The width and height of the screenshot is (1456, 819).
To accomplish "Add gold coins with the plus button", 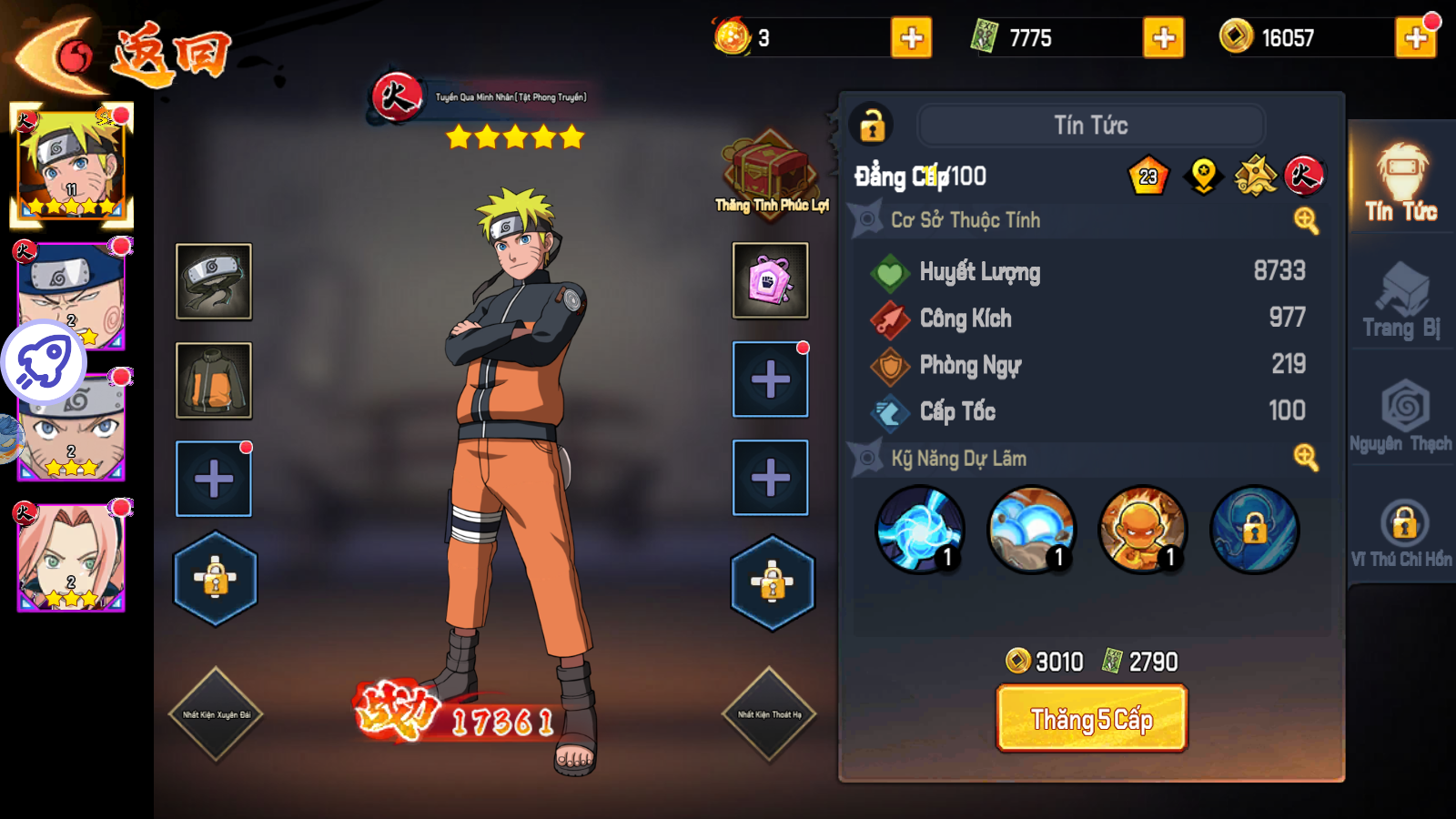I will point(1415,38).
